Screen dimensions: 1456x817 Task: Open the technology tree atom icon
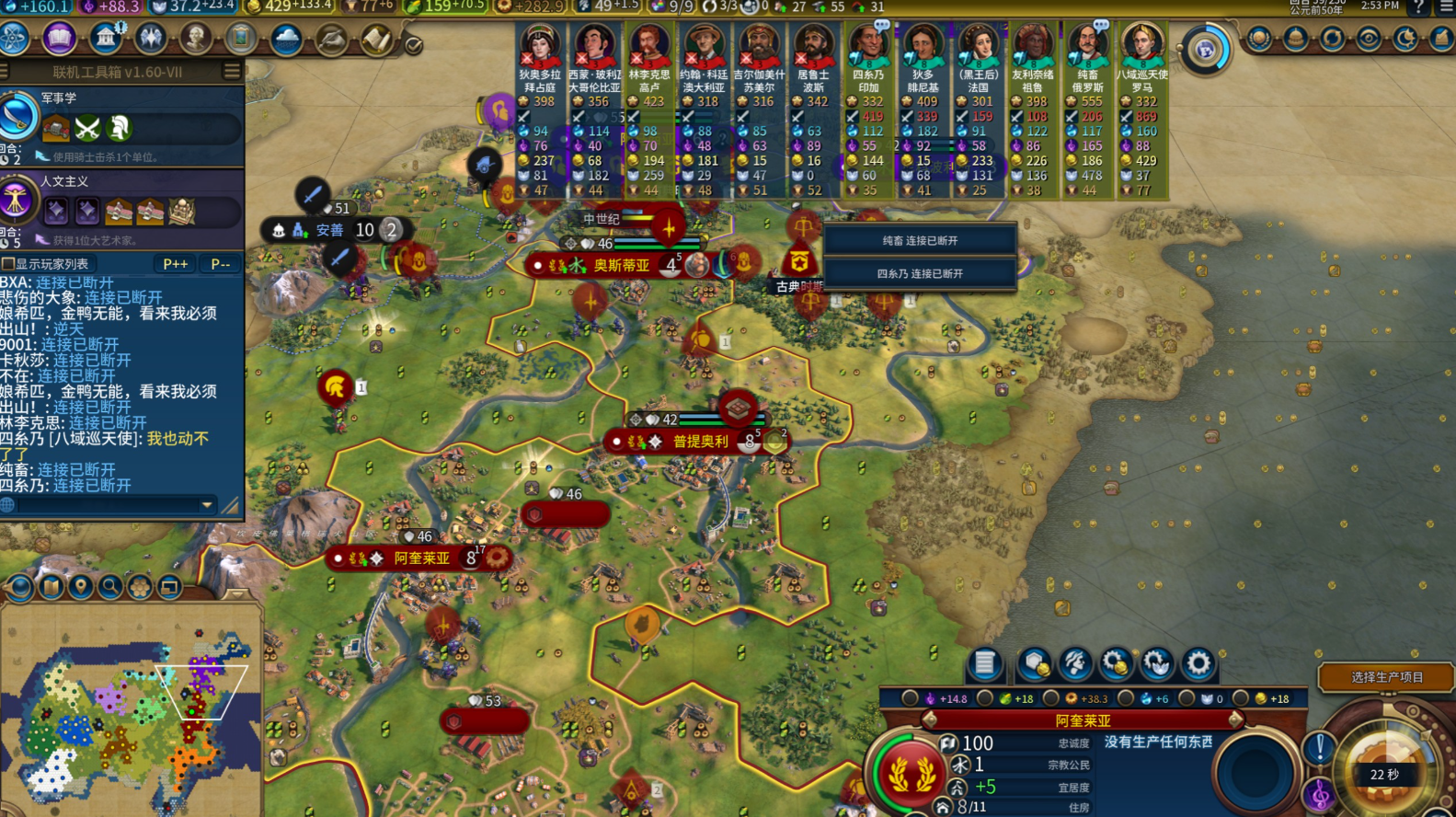[x=15, y=39]
